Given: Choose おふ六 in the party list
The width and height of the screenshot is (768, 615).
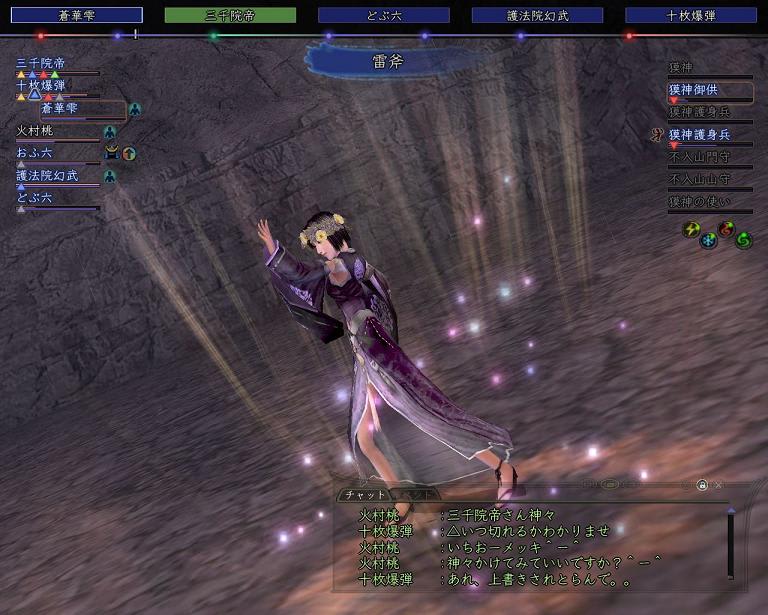Looking at the screenshot, I should tap(35, 153).
